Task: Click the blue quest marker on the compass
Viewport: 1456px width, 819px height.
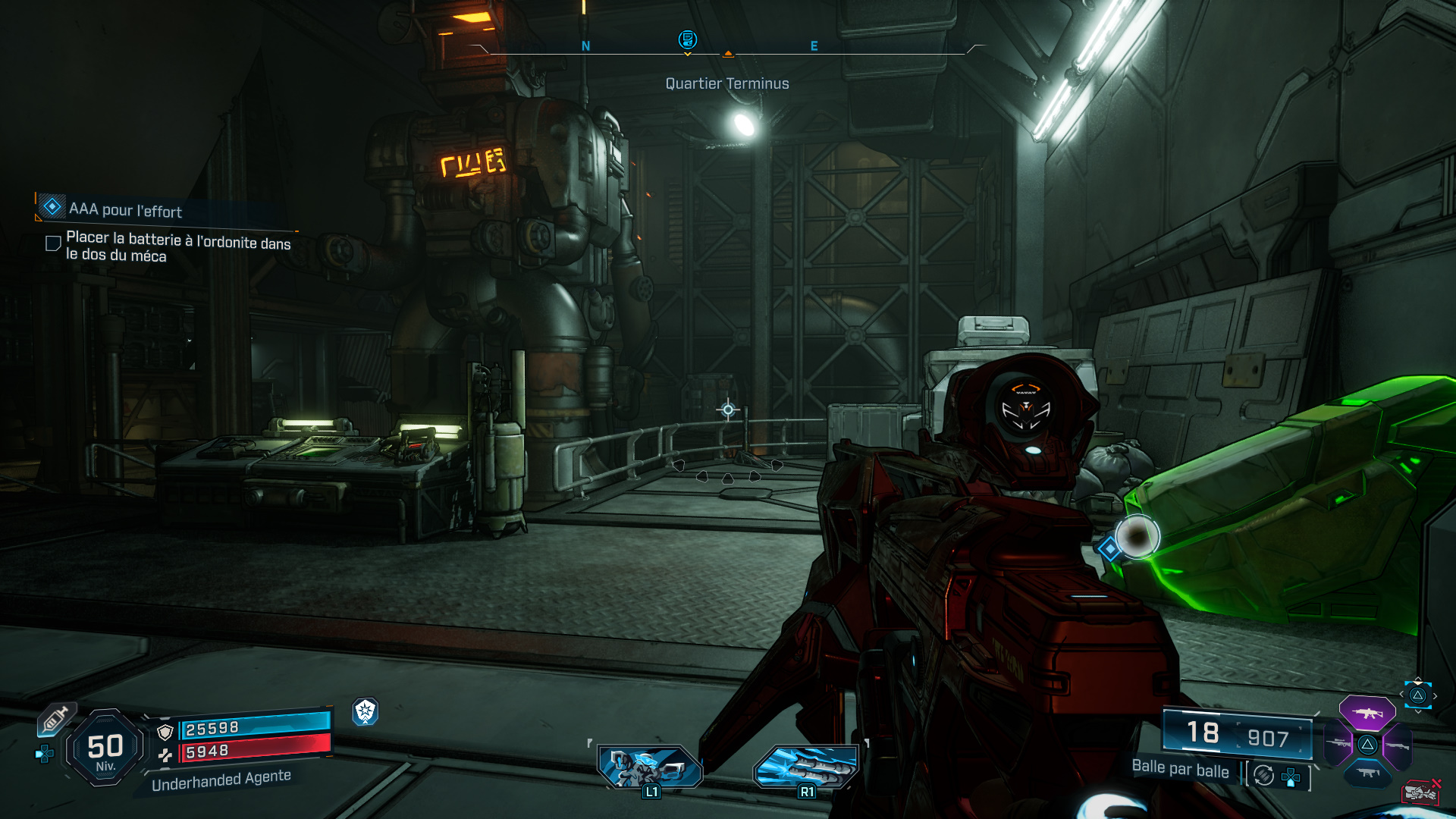Action: pos(687,39)
